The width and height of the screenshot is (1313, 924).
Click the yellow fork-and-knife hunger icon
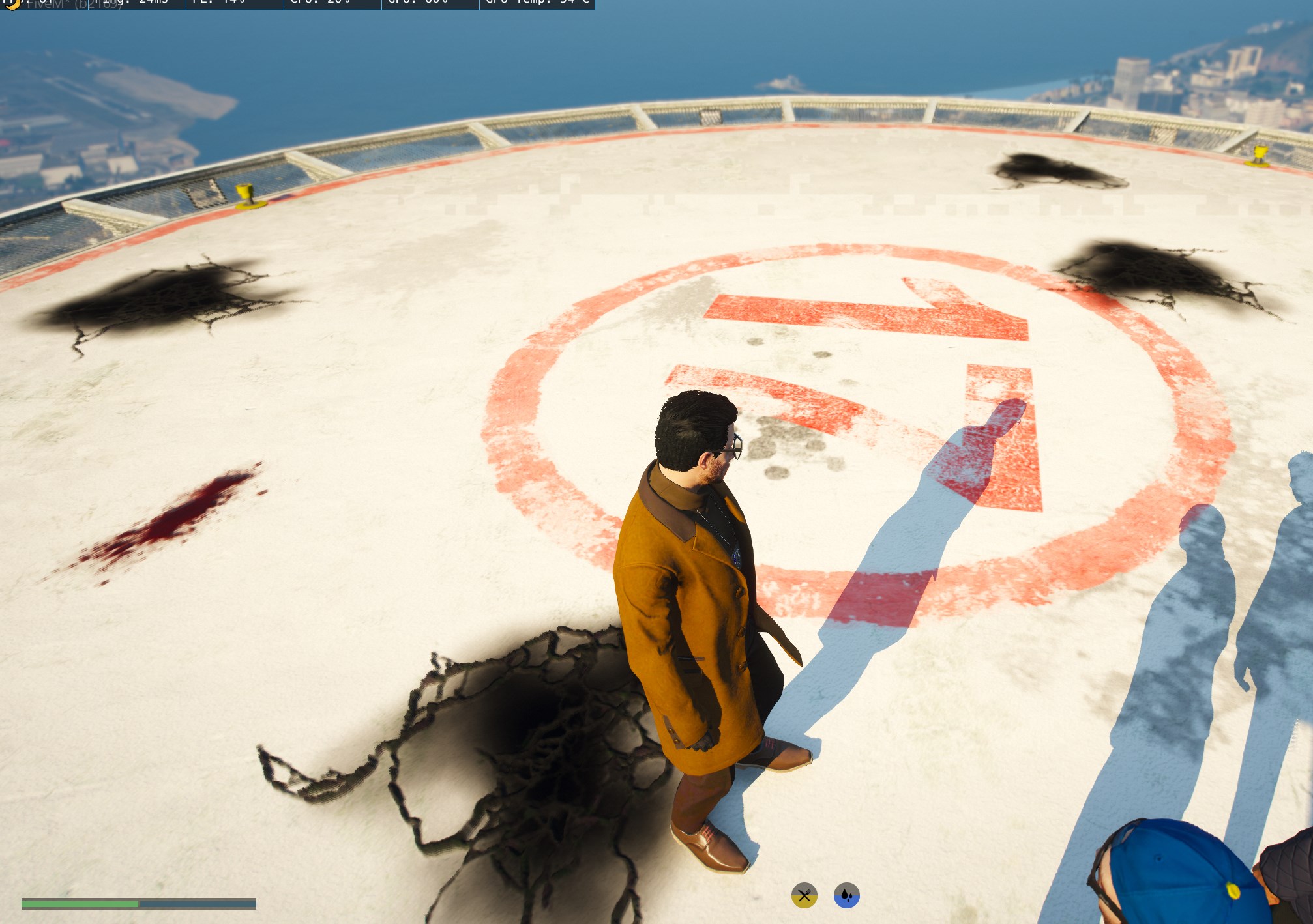tap(804, 895)
